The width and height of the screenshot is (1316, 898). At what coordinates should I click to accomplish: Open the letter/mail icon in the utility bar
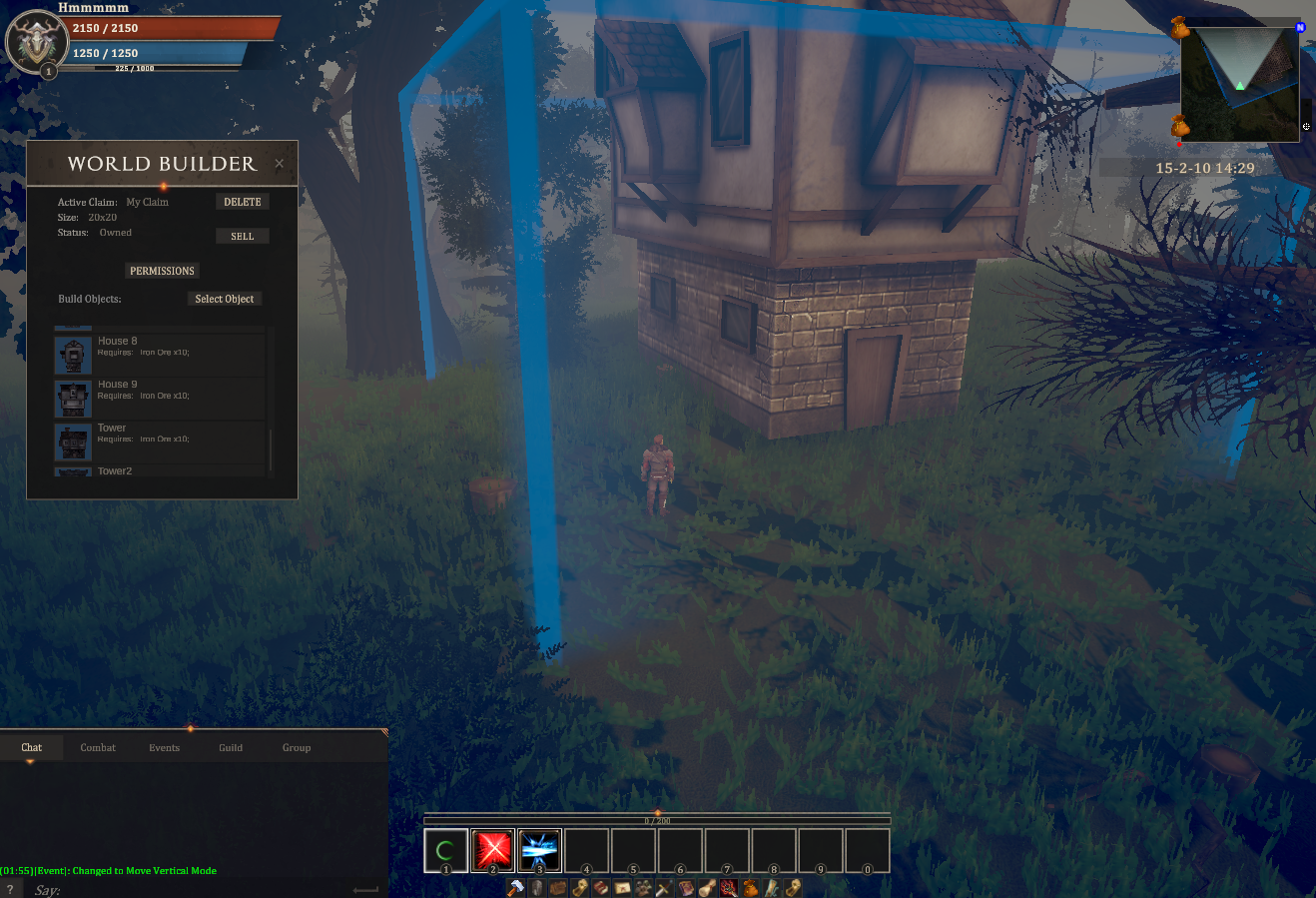tap(622, 887)
